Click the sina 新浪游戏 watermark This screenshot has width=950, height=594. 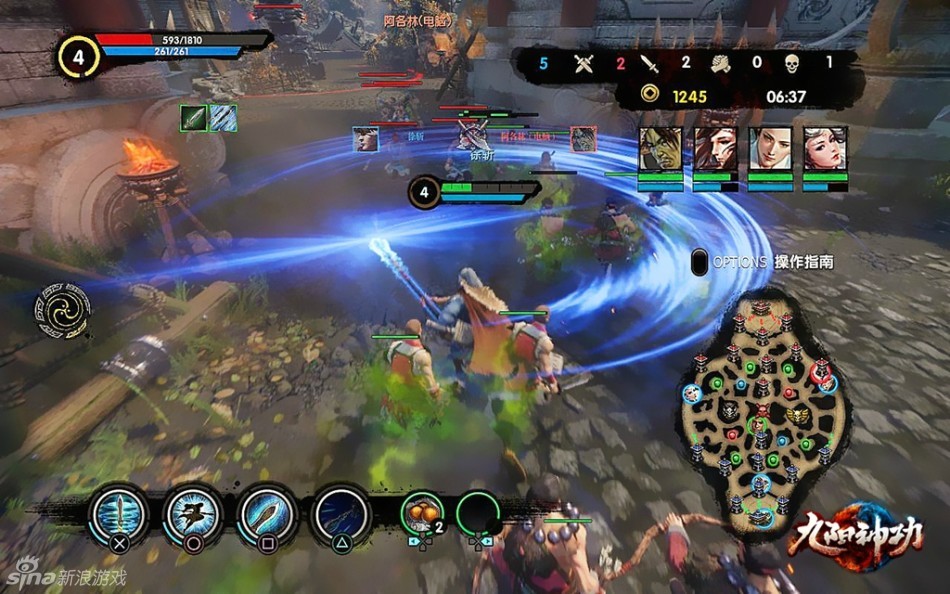tap(65, 577)
